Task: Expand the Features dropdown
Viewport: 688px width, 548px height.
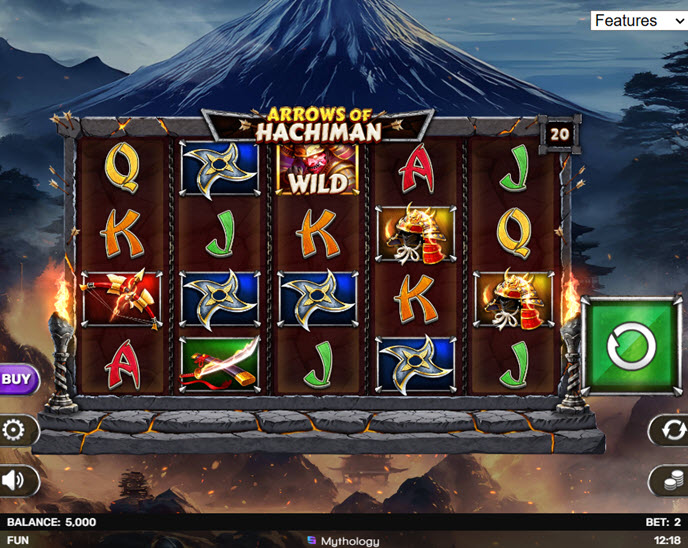Action: pyautogui.click(x=638, y=20)
